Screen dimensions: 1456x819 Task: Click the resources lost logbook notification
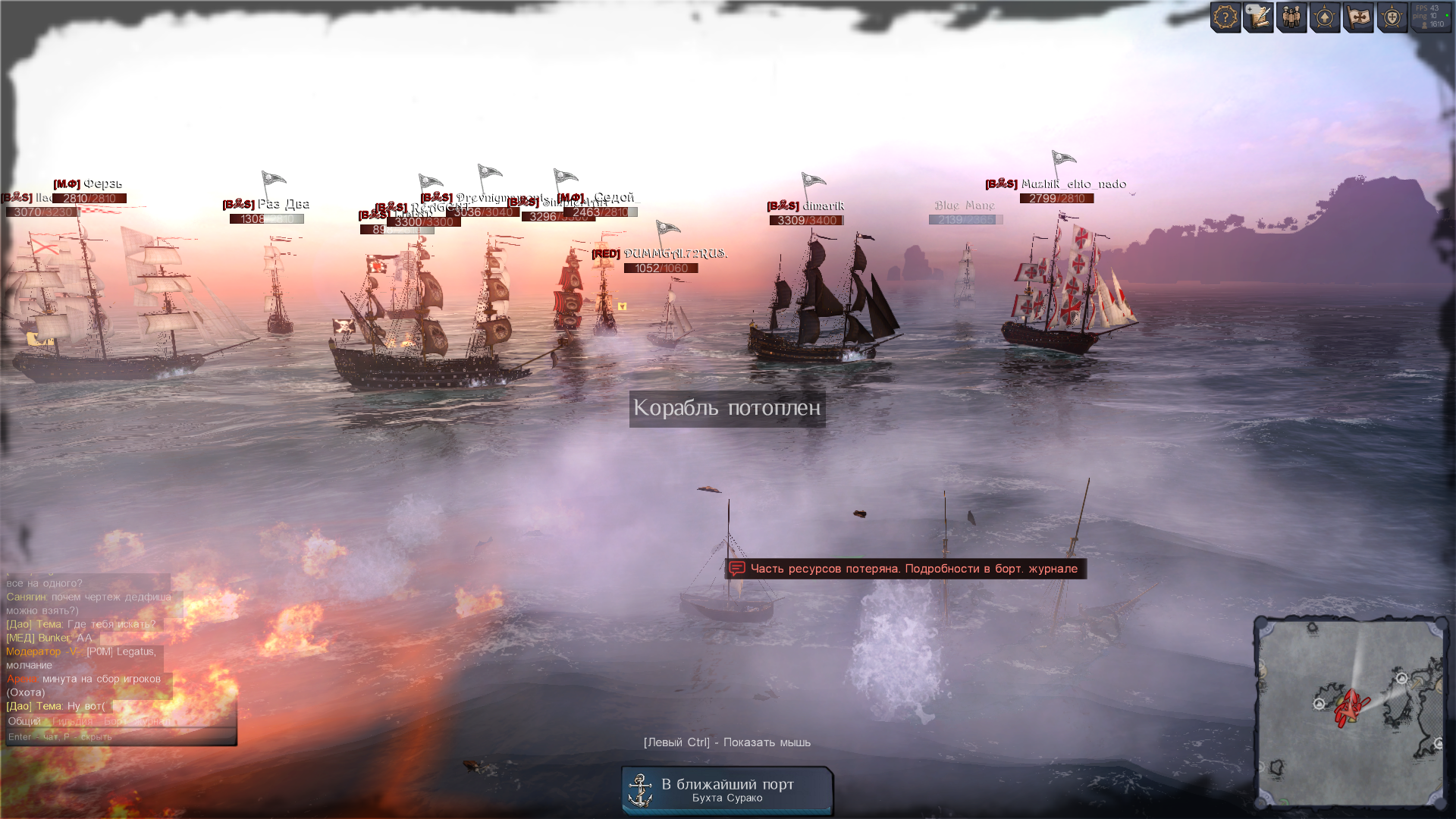pyautogui.click(x=905, y=569)
